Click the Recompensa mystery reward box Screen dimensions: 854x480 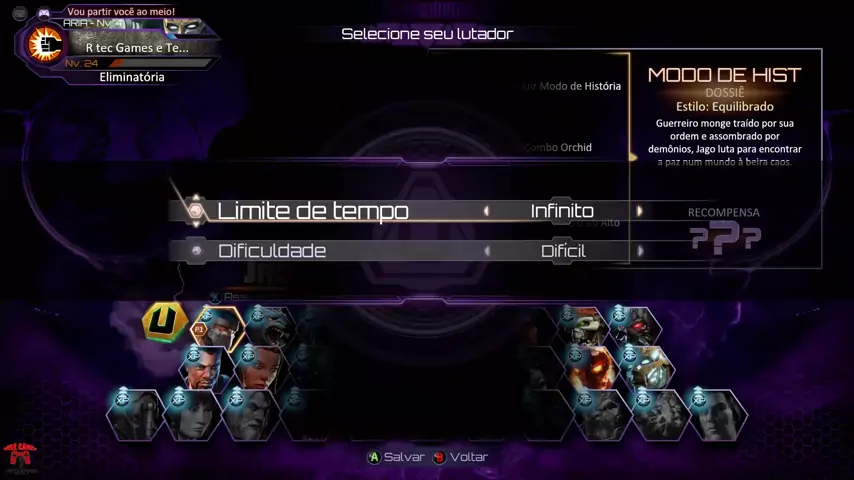coord(724,233)
